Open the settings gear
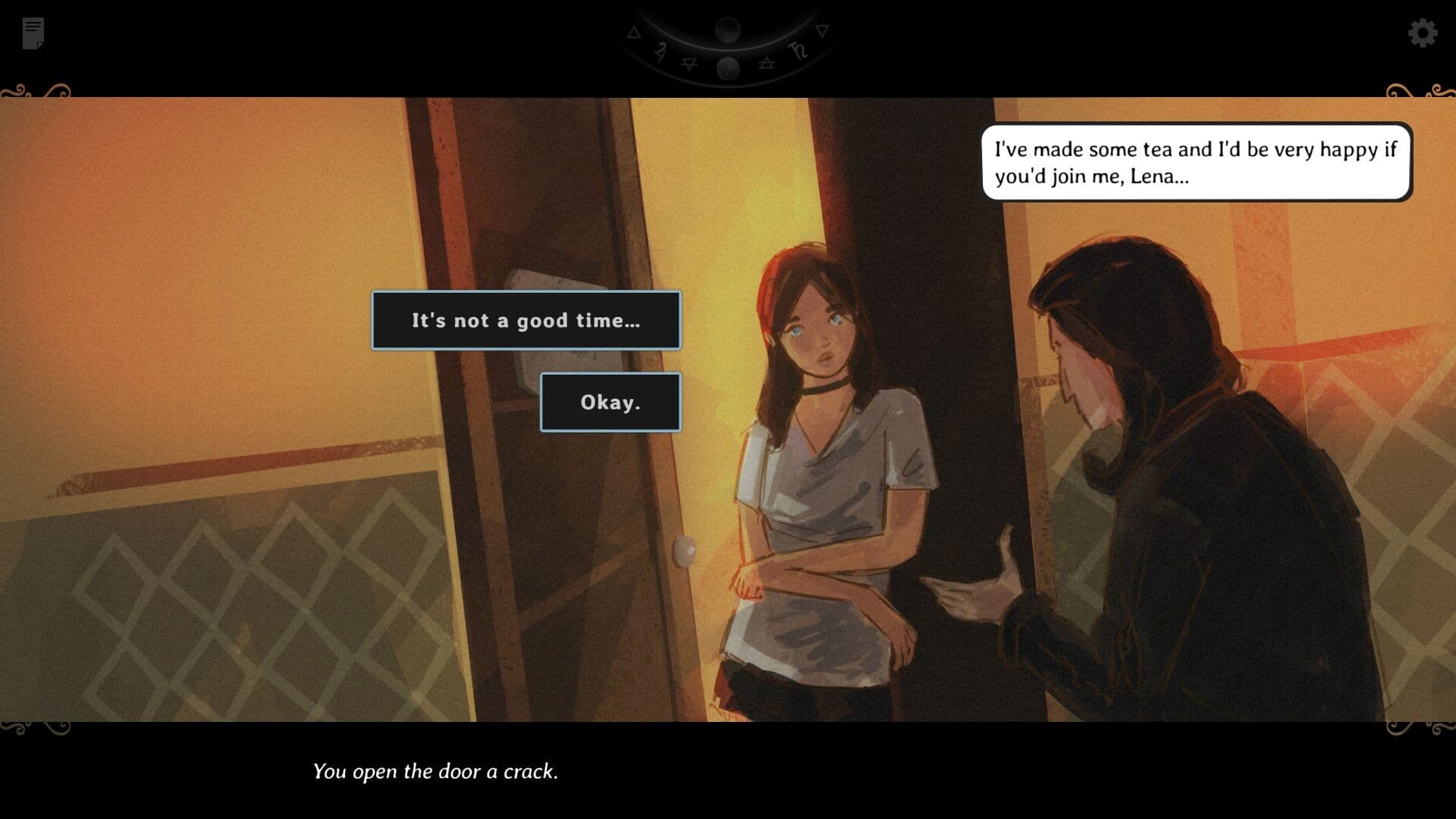1456x819 pixels. (1423, 33)
